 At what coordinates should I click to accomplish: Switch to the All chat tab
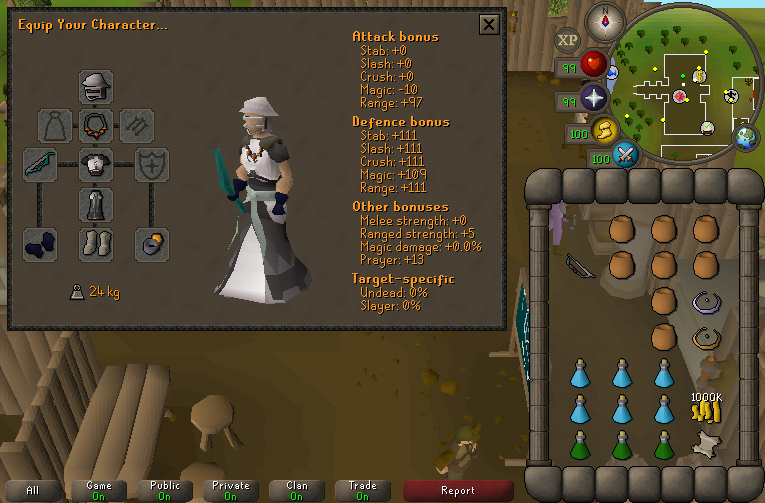coord(33,490)
